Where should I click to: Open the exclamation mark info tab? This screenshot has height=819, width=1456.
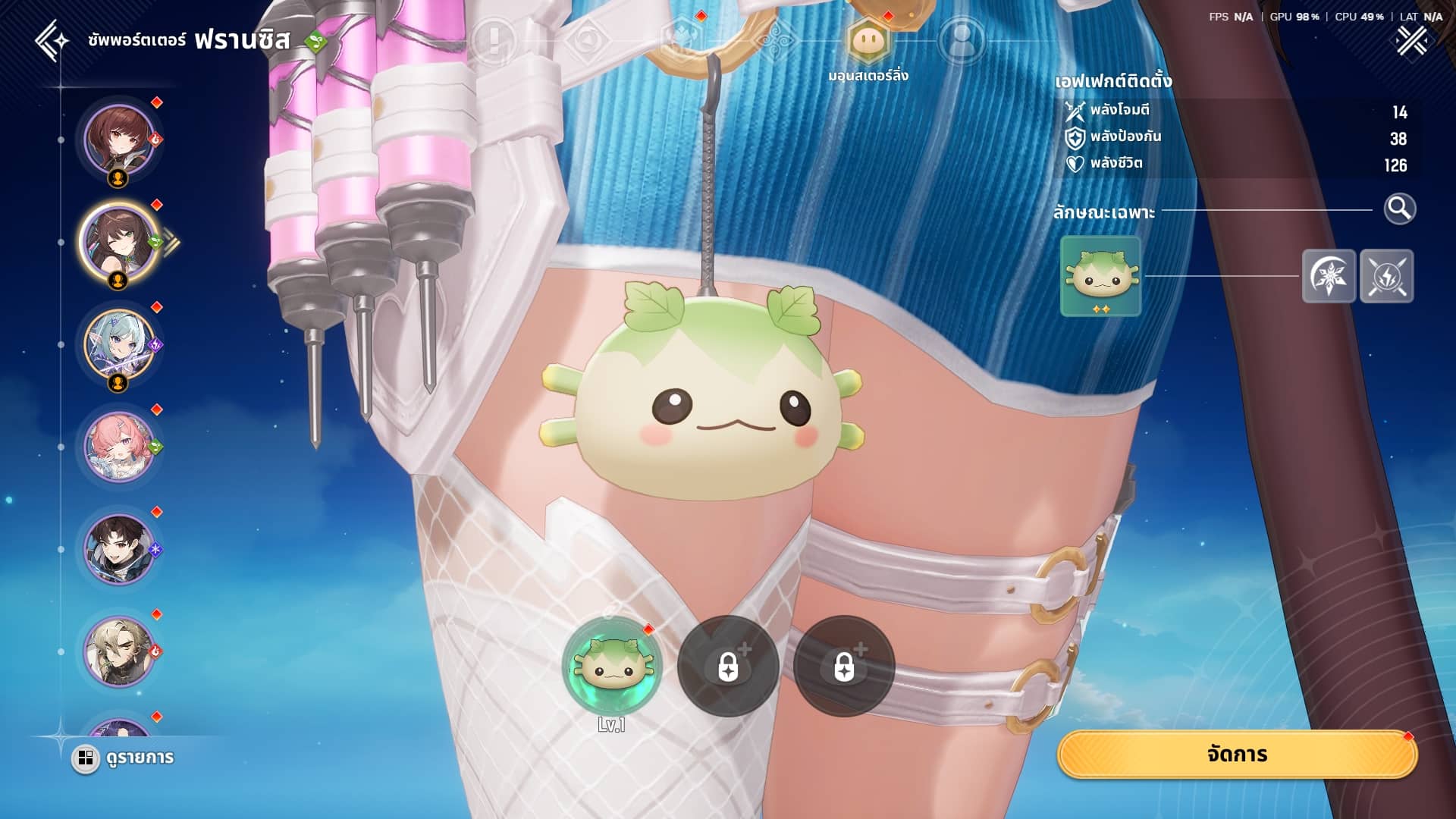pos(494,40)
